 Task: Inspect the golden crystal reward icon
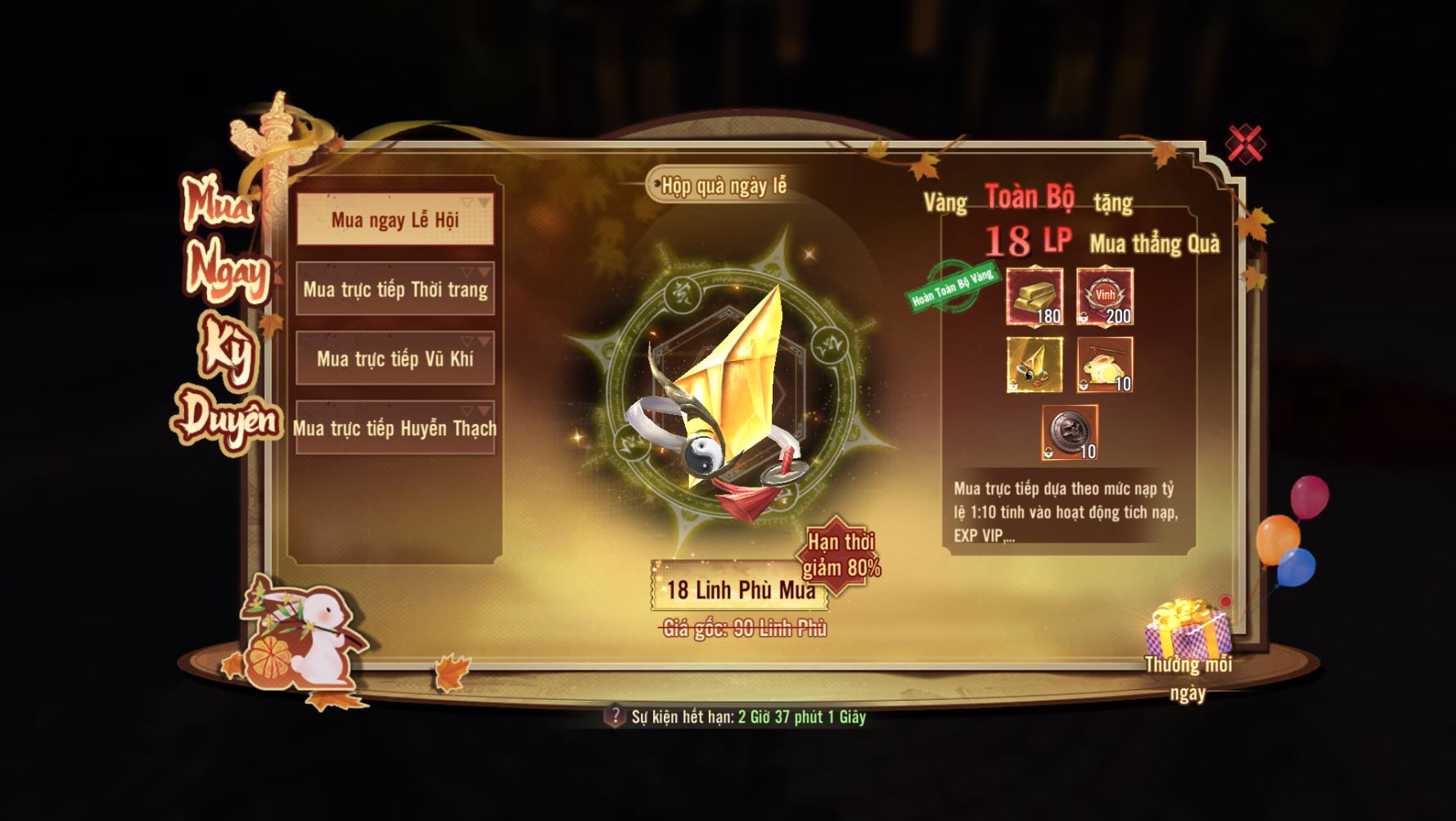pos(1035,365)
